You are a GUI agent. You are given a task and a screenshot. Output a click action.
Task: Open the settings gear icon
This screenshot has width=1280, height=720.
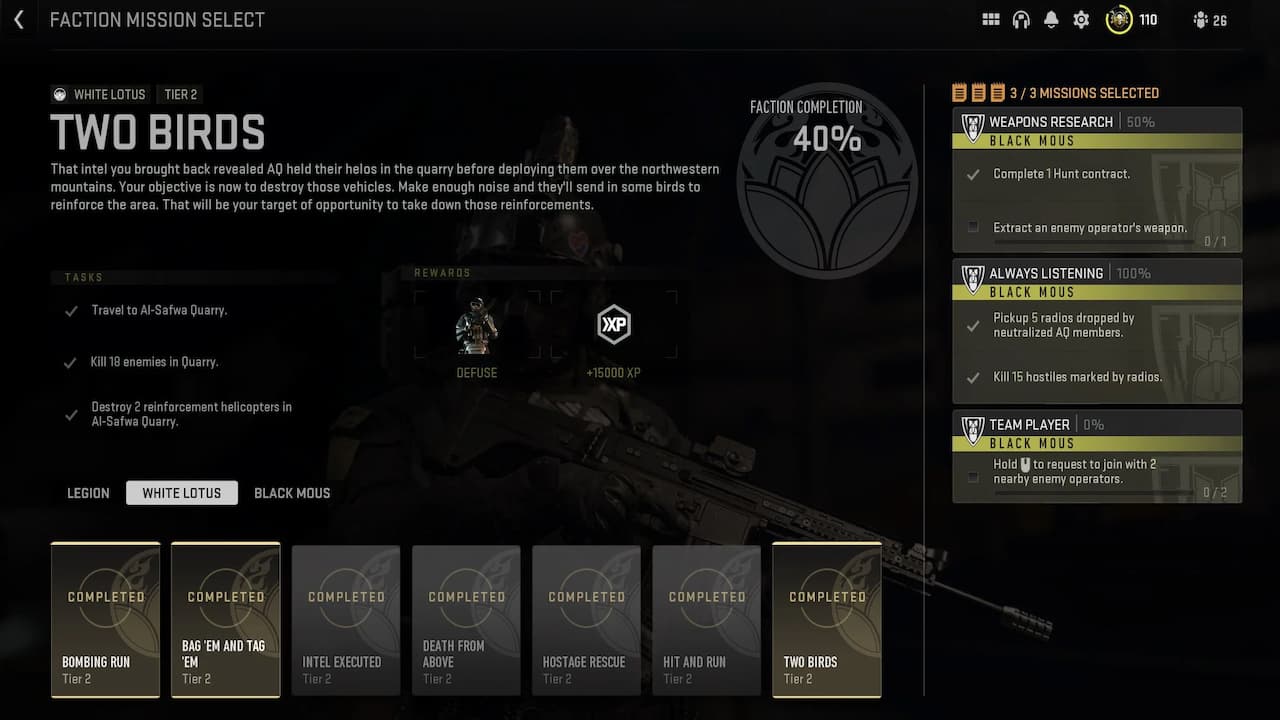click(1081, 19)
